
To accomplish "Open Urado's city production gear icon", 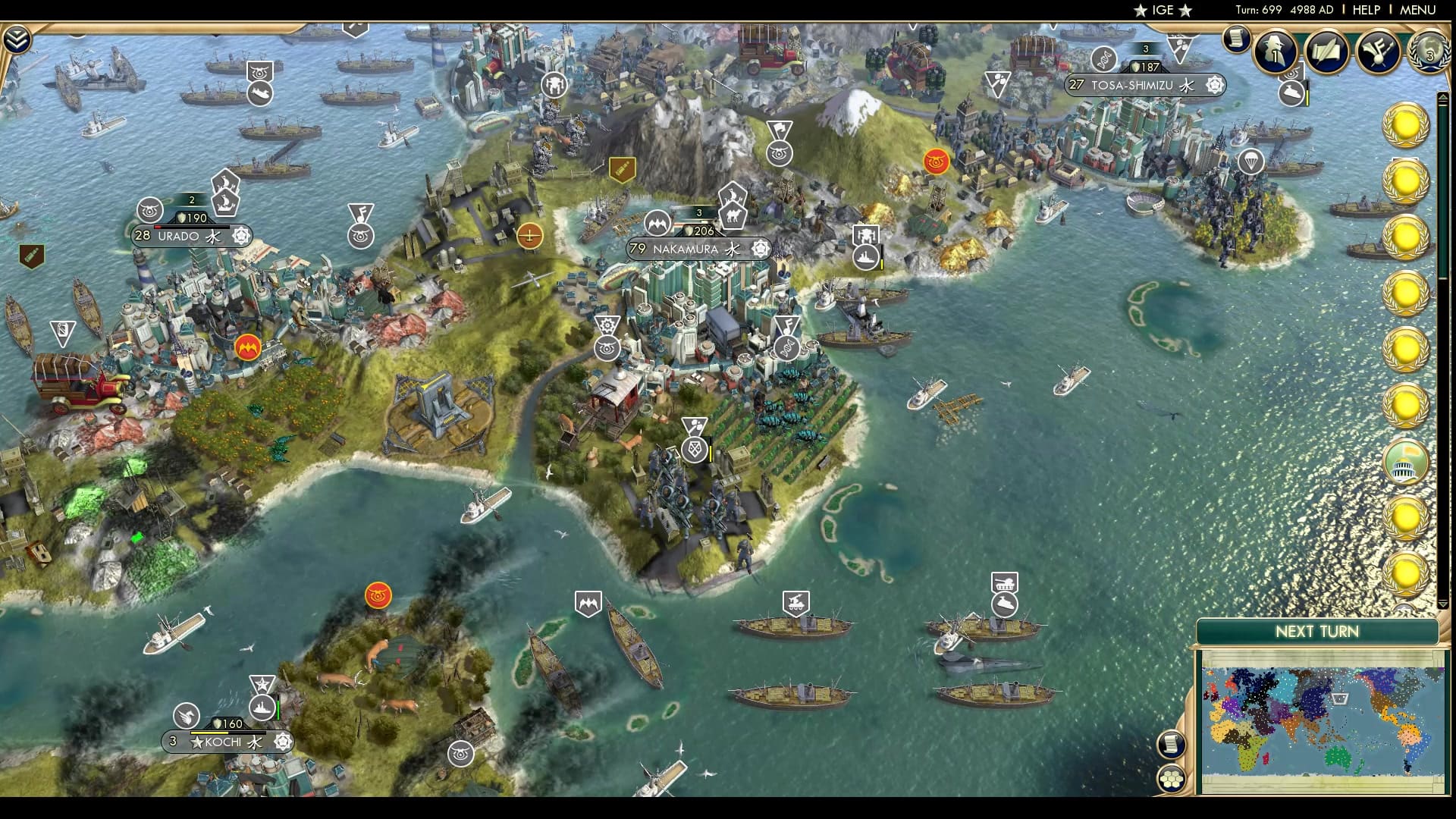I will coord(243,237).
